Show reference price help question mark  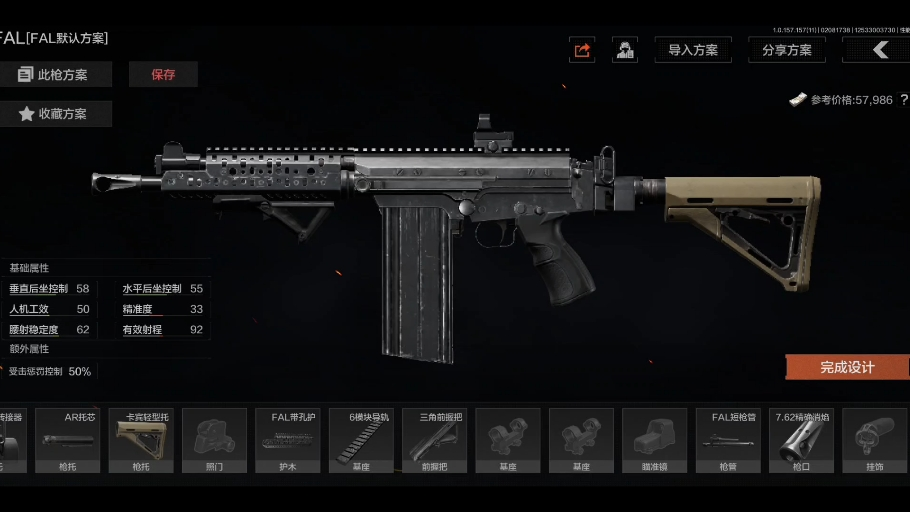point(904,100)
